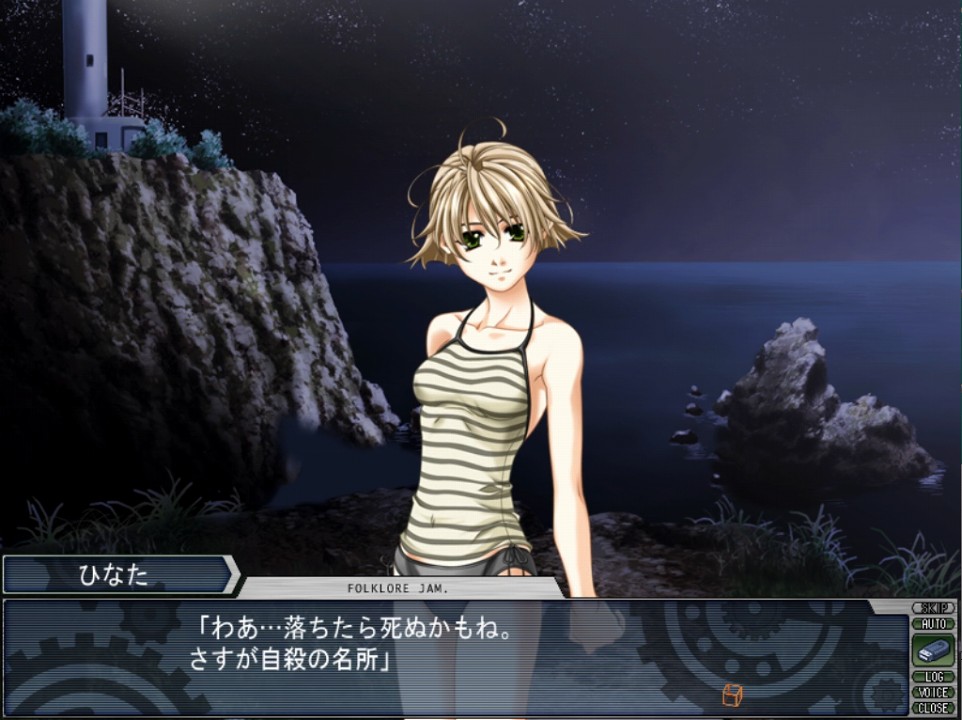Open the dialogue LOG
The width and height of the screenshot is (962, 720).
click(932, 677)
